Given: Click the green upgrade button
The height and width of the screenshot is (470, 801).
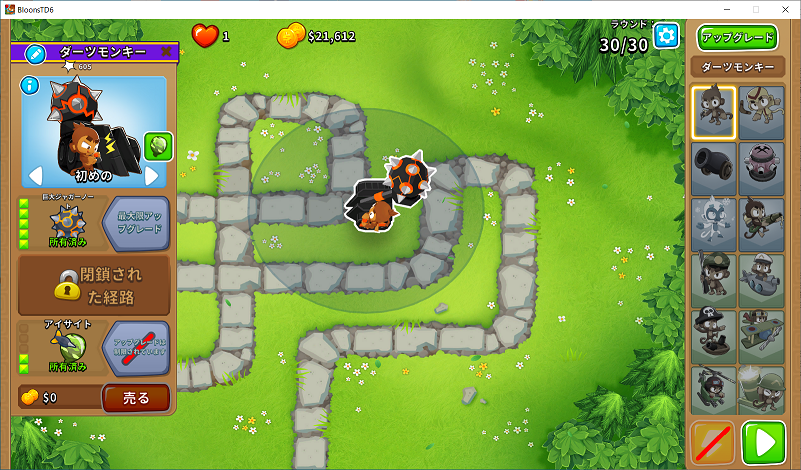Looking at the screenshot, I should point(738,38).
